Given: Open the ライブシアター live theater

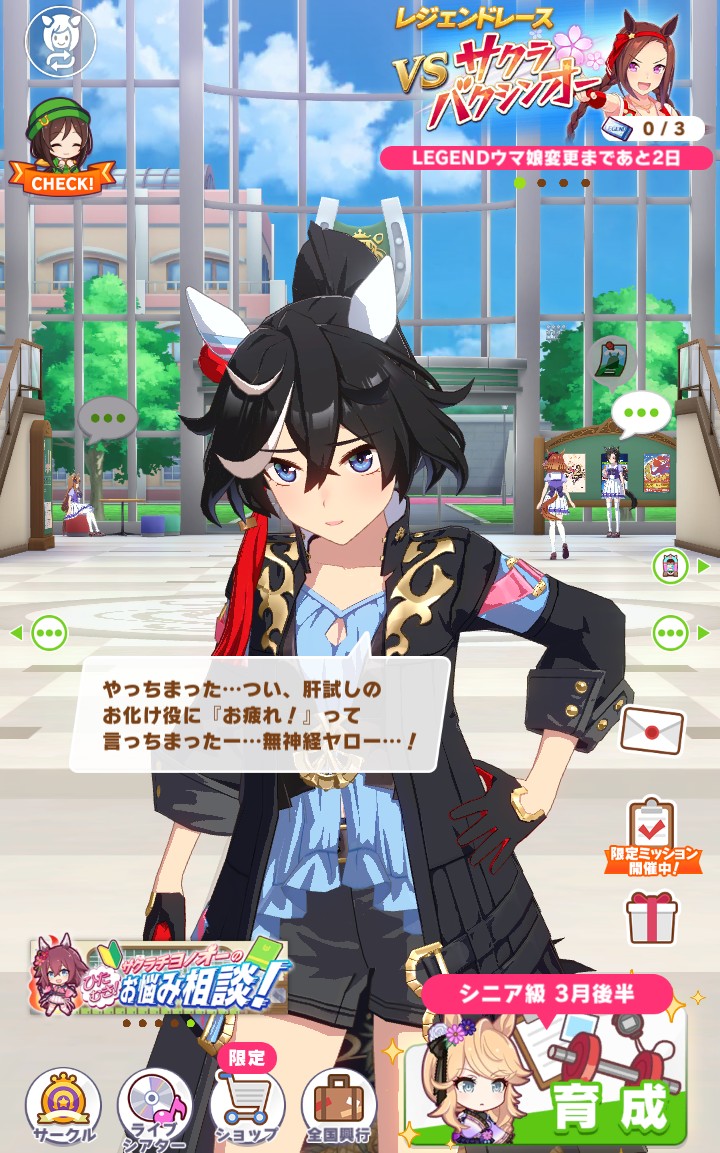Looking at the screenshot, I should coord(155,1106).
